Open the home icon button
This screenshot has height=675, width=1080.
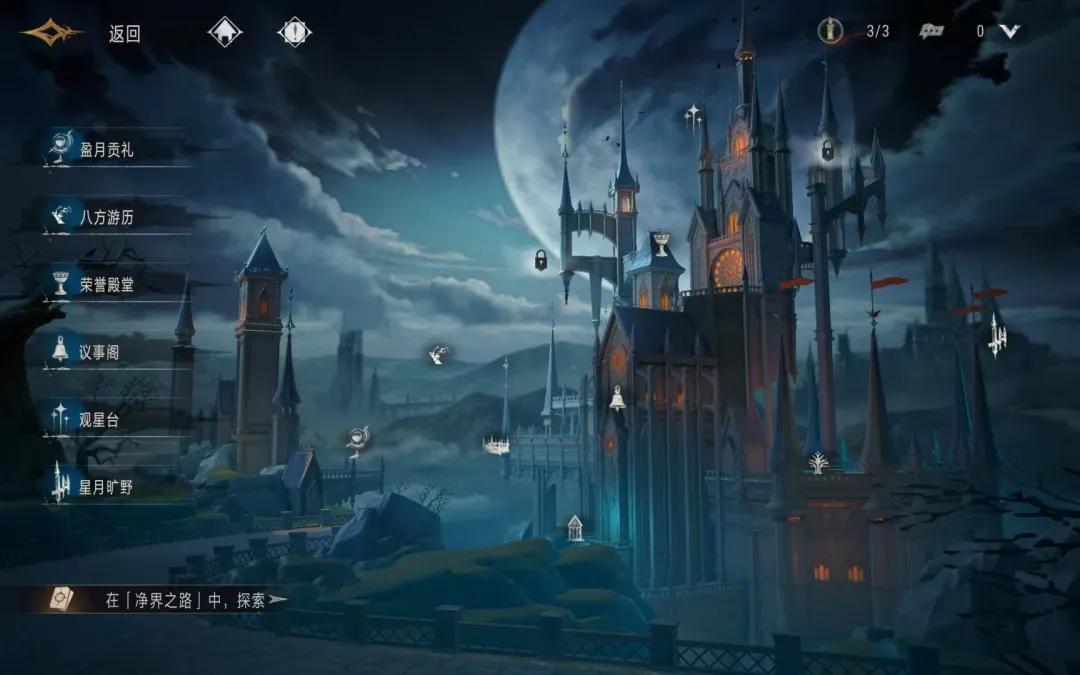225,32
